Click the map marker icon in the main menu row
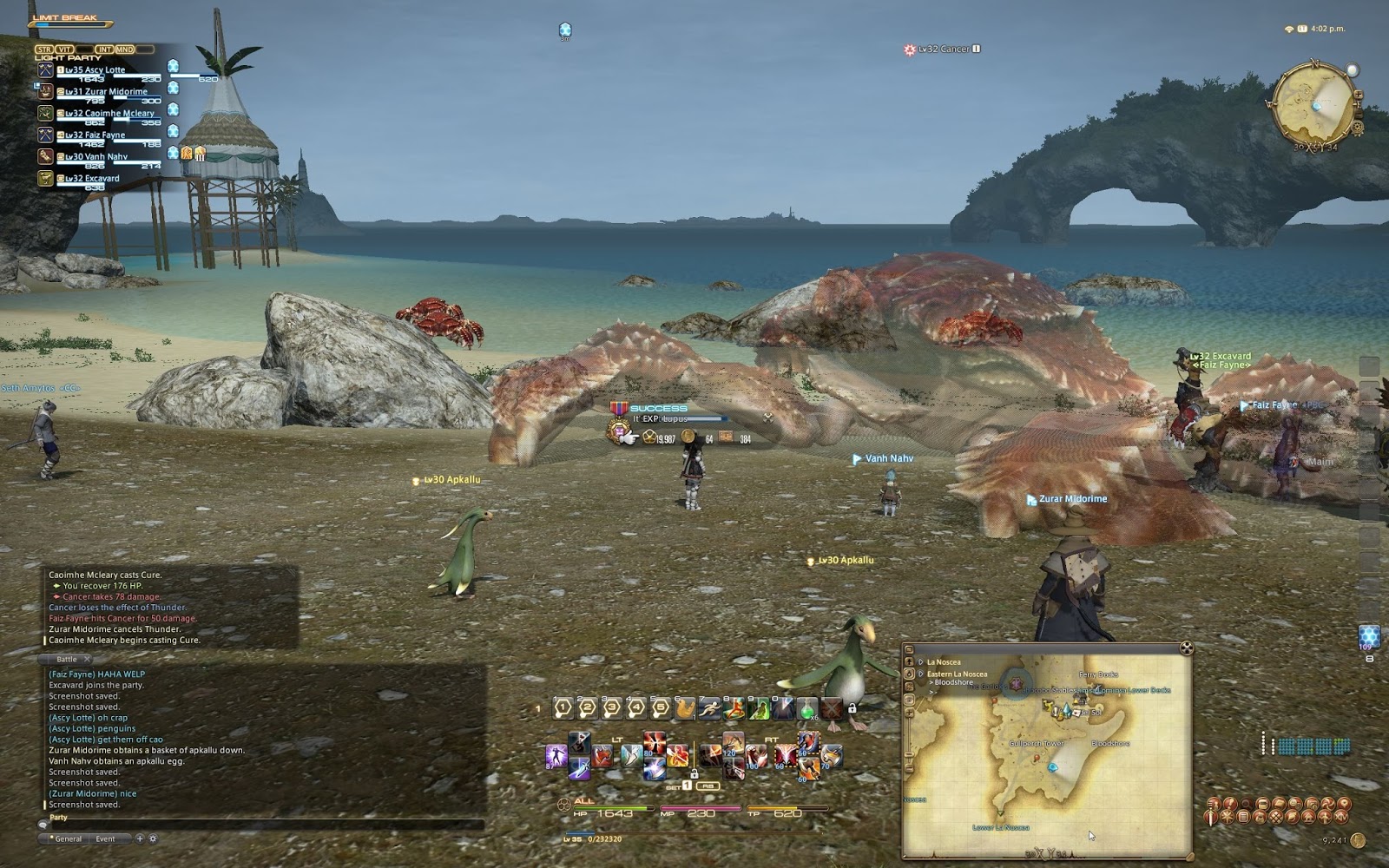This screenshot has width=1389, height=868. pyautogui.click(x=1345, y=805)
